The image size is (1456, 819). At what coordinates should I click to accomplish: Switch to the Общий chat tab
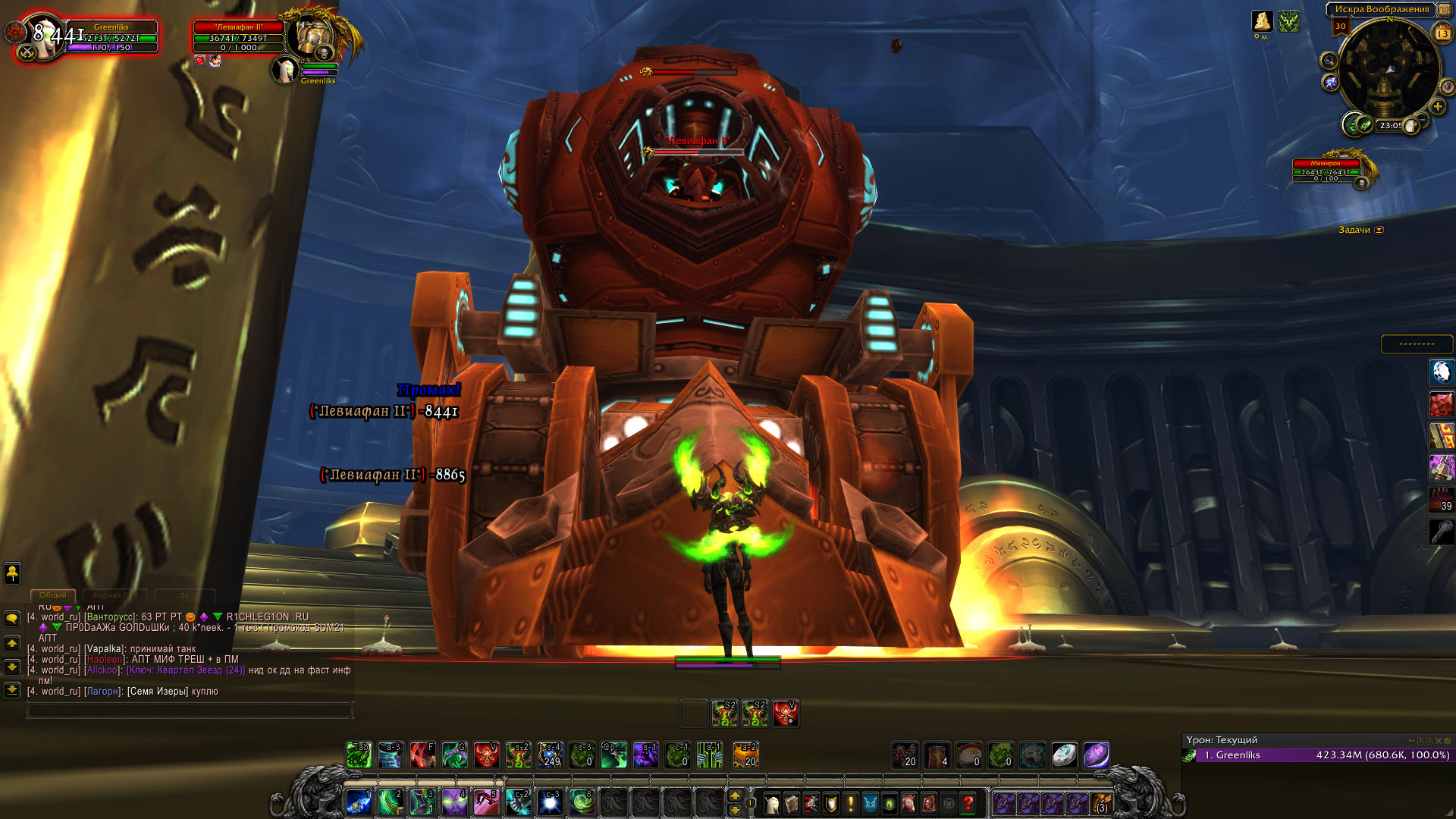tap(53, 595)
